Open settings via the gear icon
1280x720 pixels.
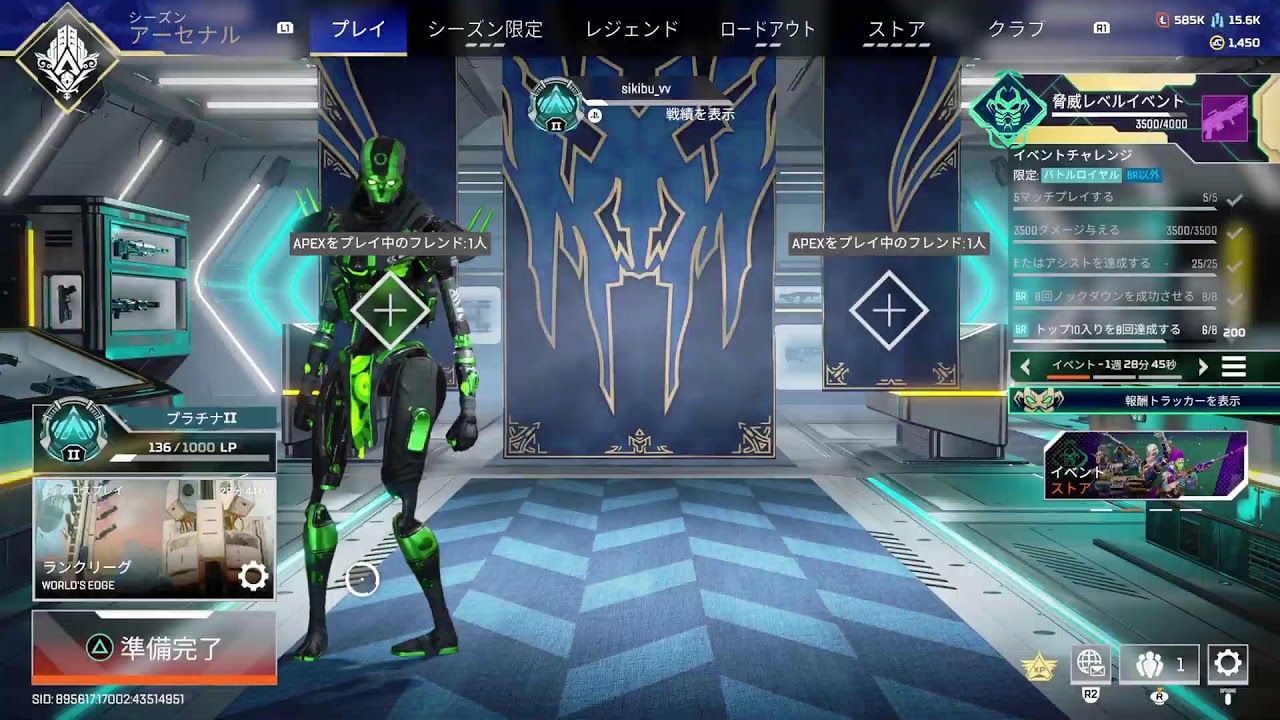(1228, 663)
